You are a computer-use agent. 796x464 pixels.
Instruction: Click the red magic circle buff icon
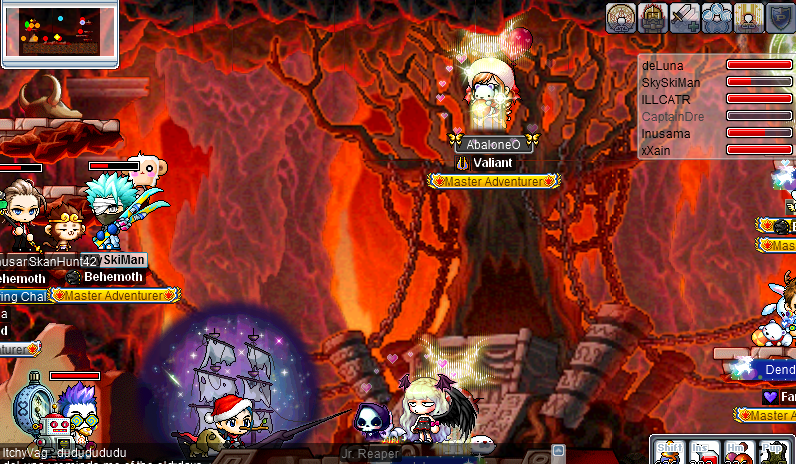tap(620, 17)
